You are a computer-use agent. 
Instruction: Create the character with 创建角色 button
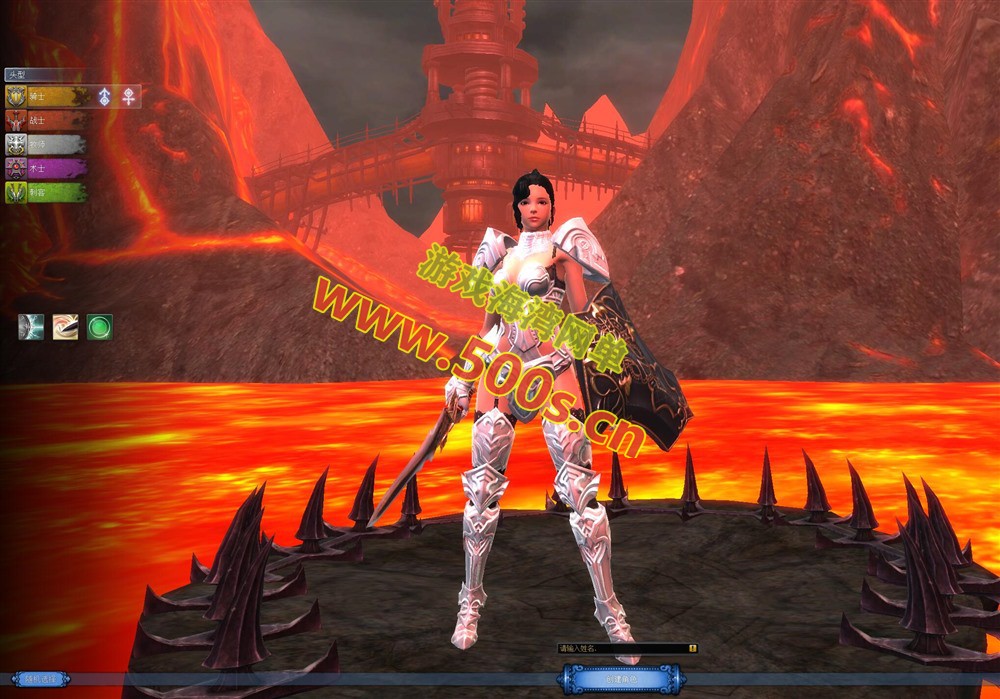coord(623,680)
